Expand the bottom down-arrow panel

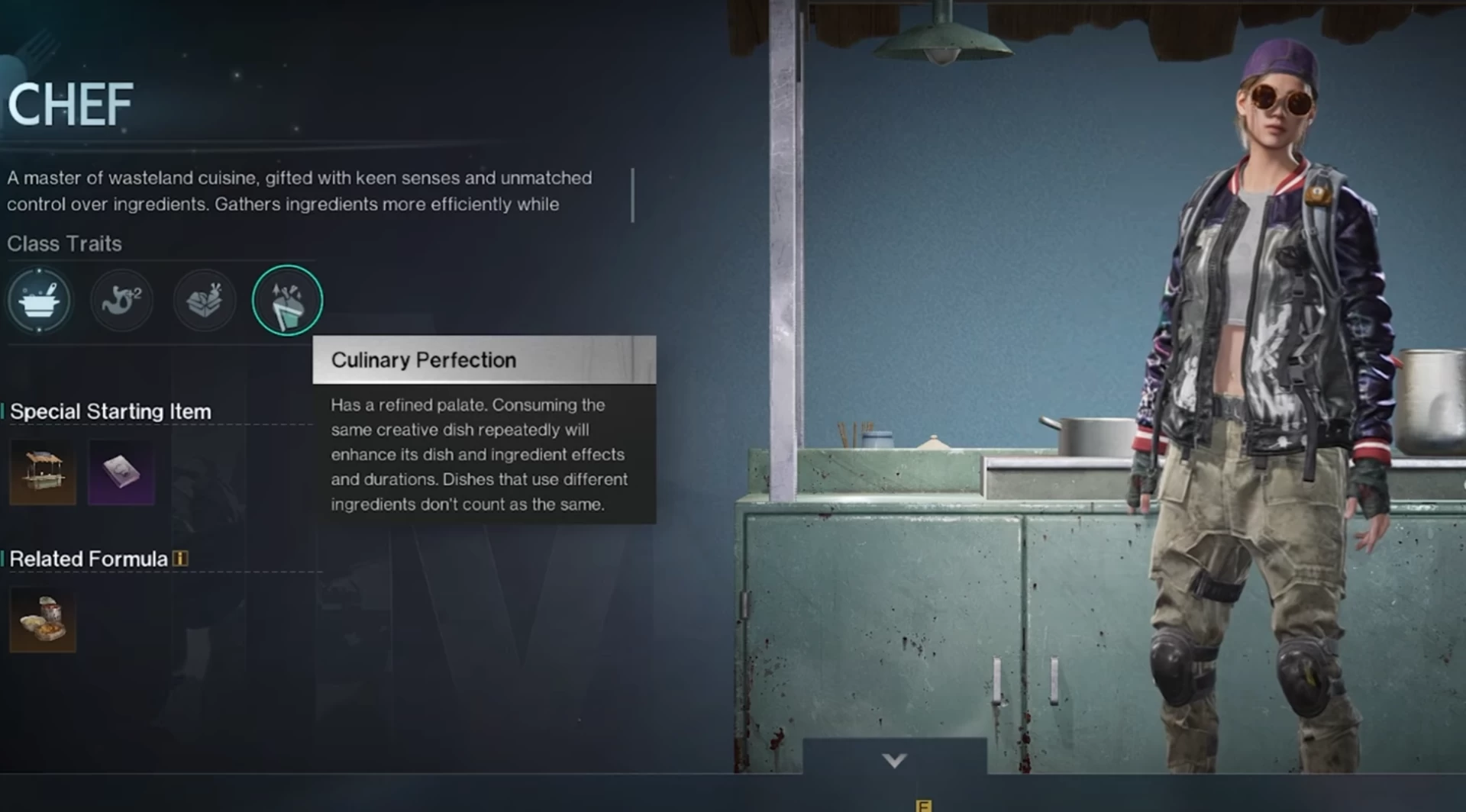[894, 759]
